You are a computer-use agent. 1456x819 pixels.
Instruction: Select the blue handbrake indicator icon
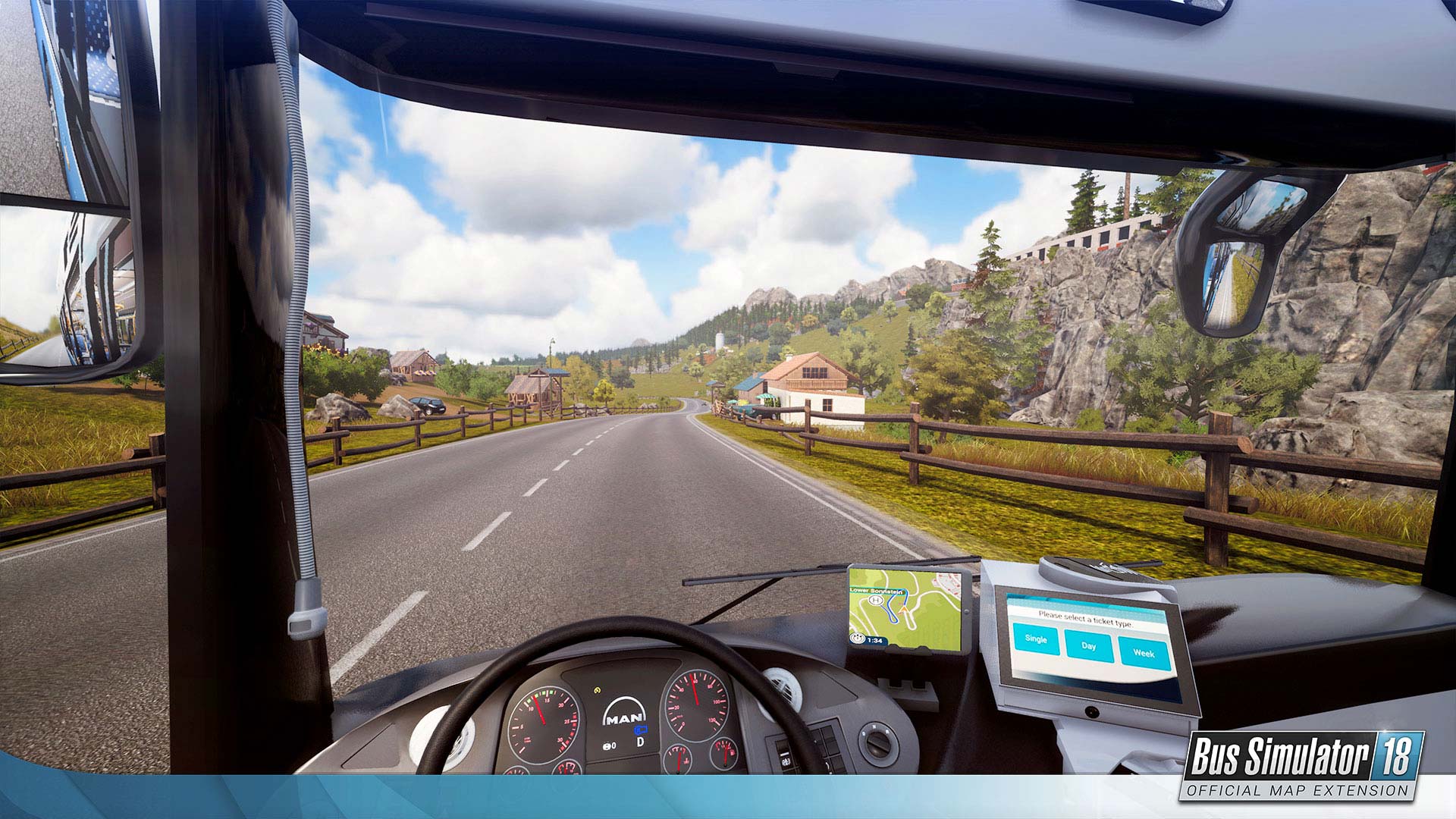tap(640, 730)
